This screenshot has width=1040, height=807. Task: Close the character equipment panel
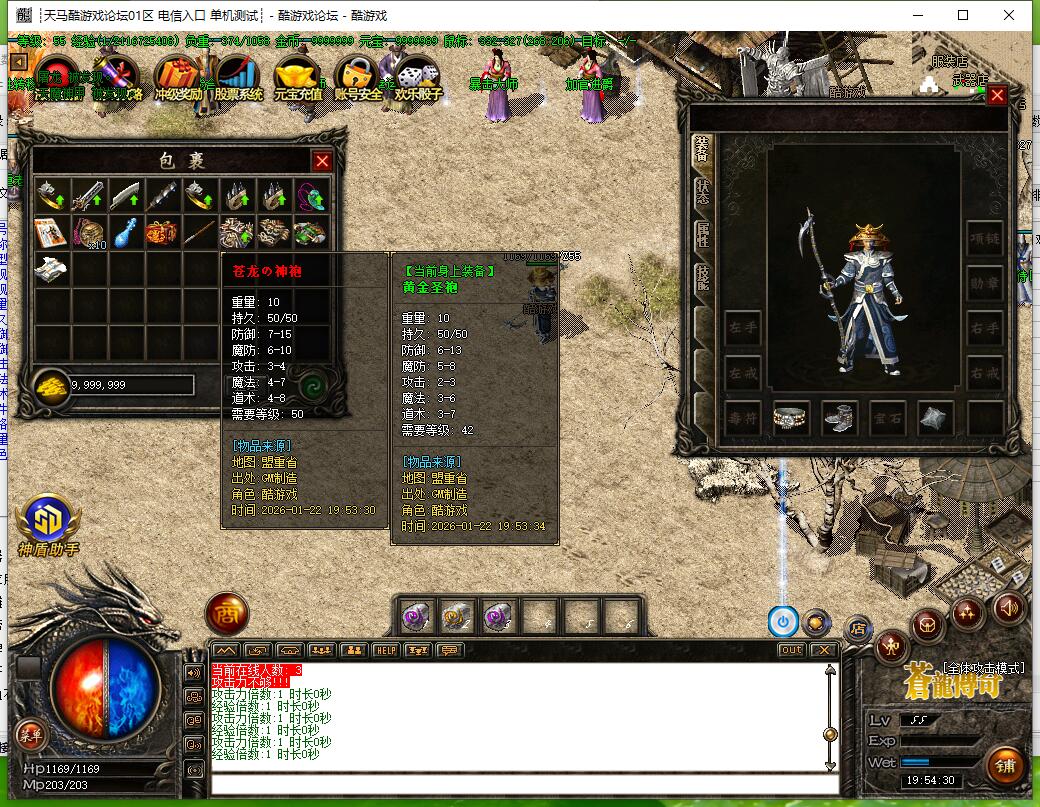pos(997,96)
